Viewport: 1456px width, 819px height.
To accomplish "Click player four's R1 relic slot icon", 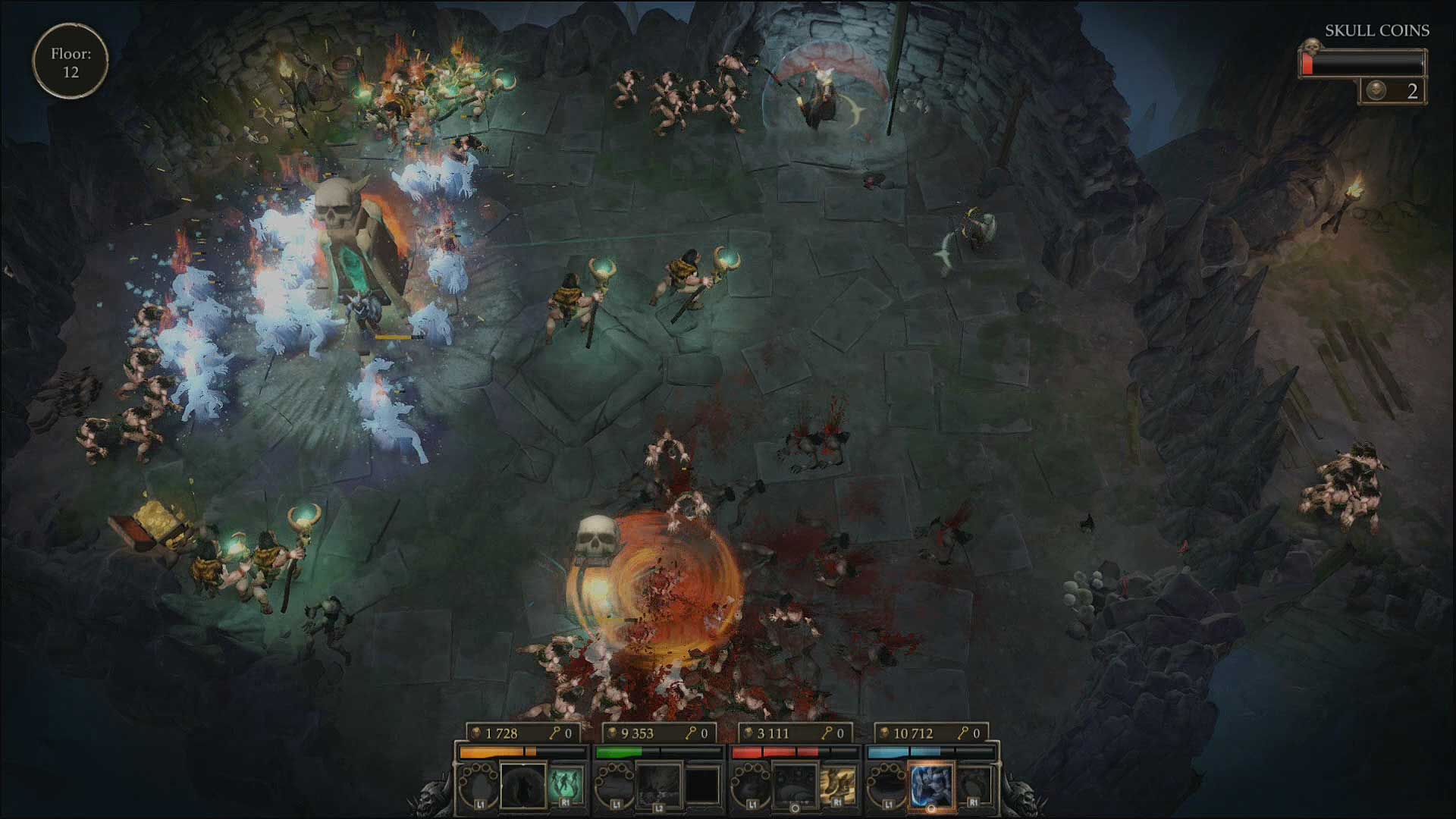I will [x=974, y=783].
